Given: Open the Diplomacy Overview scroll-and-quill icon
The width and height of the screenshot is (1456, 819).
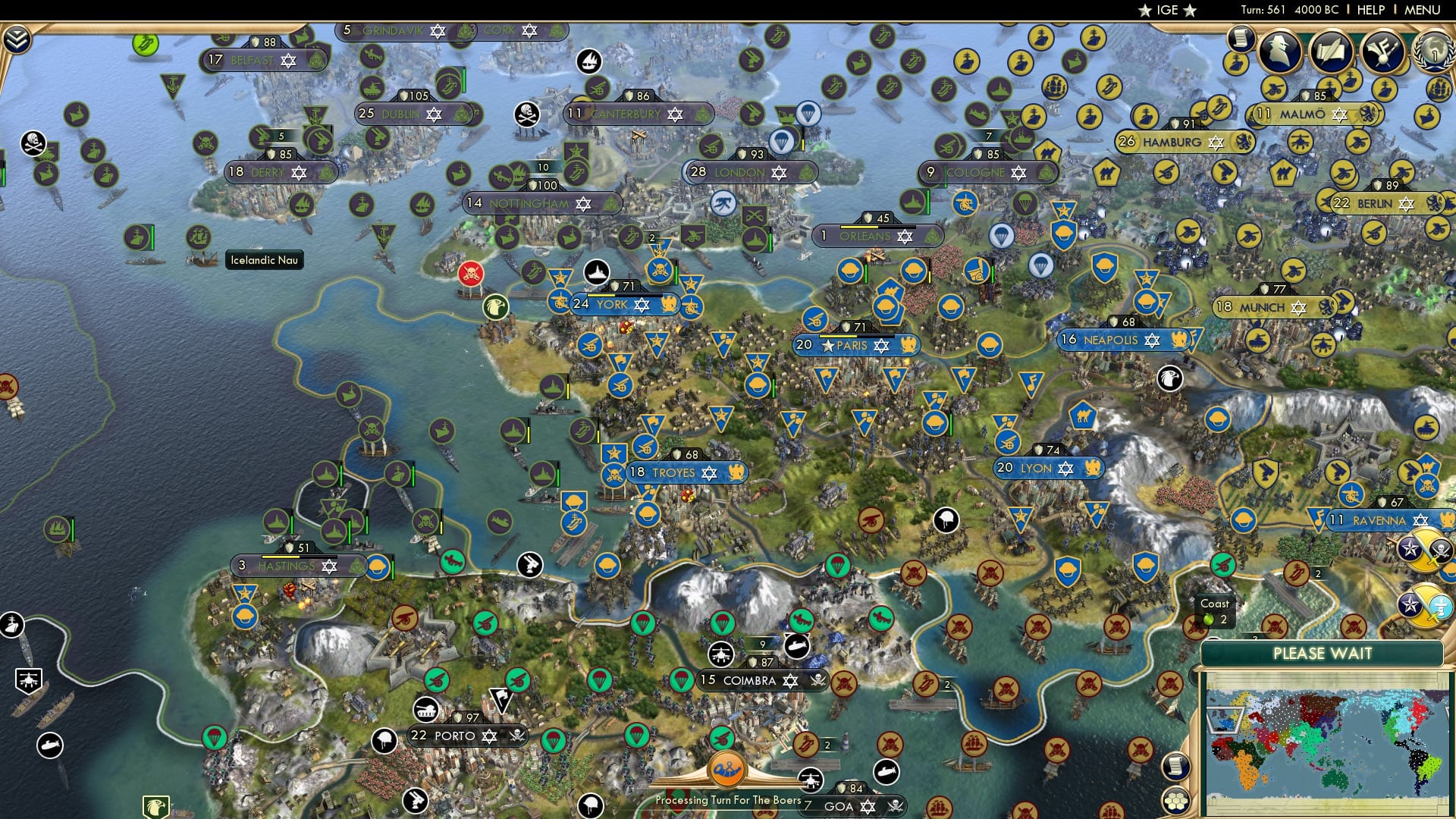Looking at the screenshot, I should coord(1331,52).
